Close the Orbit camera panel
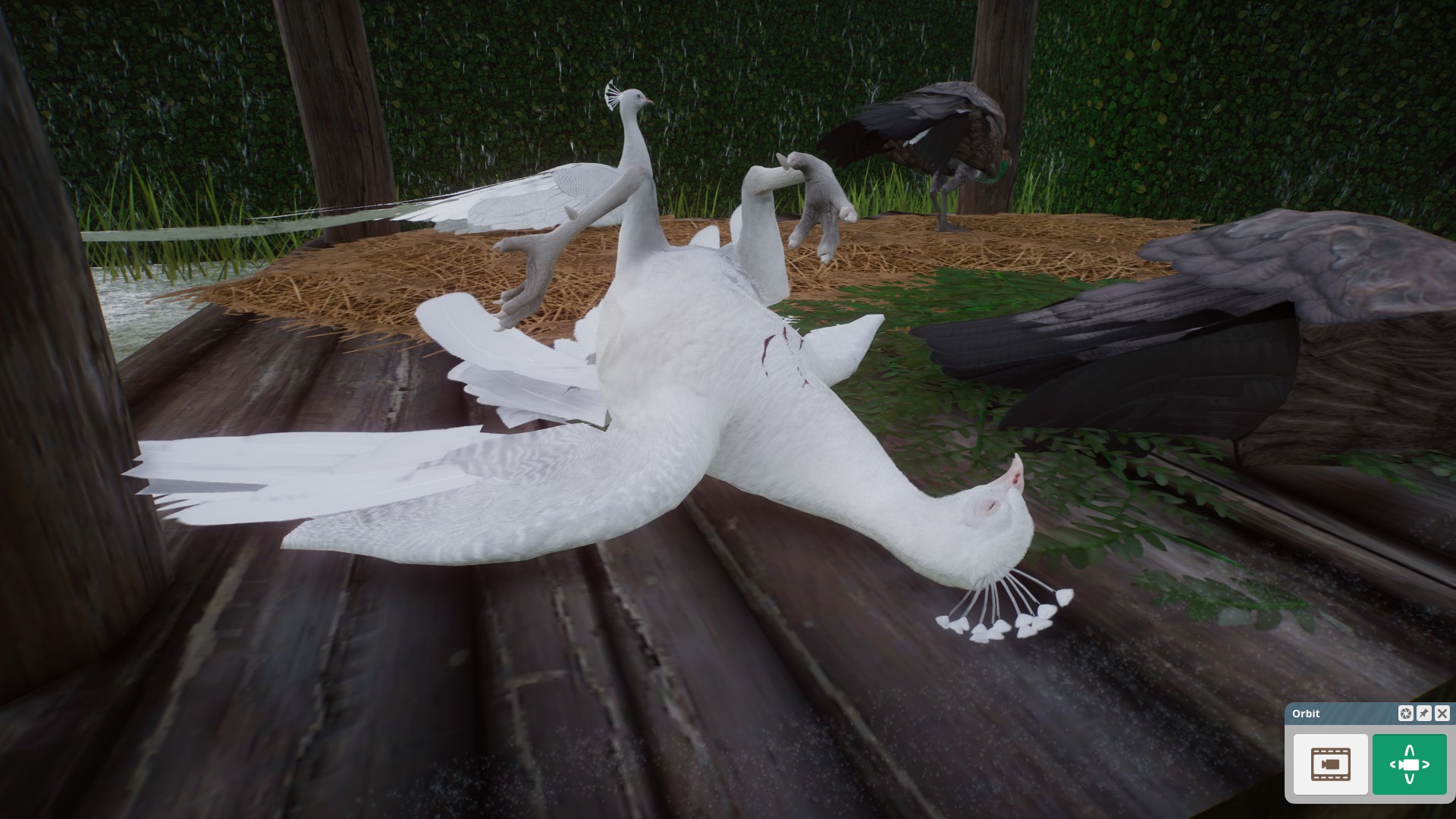 (x=1441, y=714)
